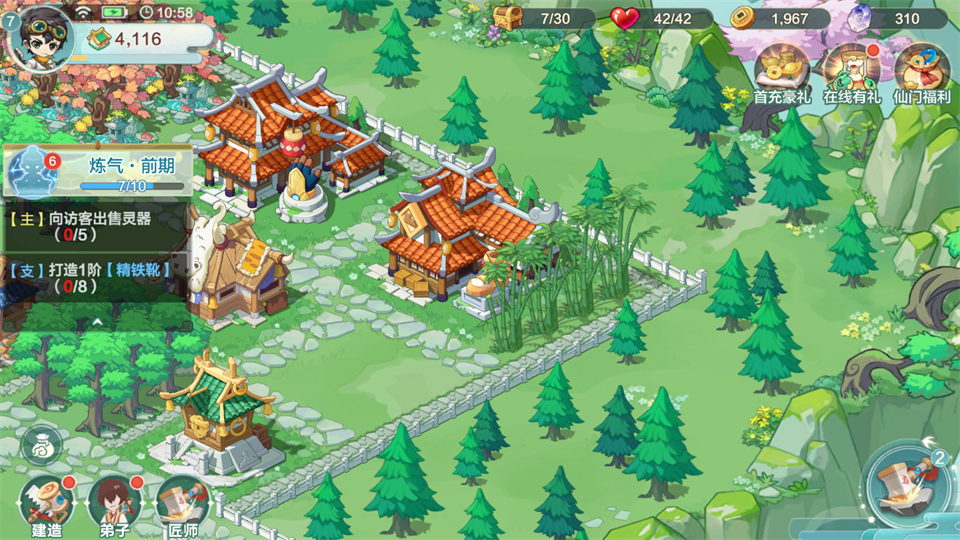Screen dimensions: 960x540
Task: Open the 首充豪礼 first-recharge gift
Action: [x=781, y=73]
